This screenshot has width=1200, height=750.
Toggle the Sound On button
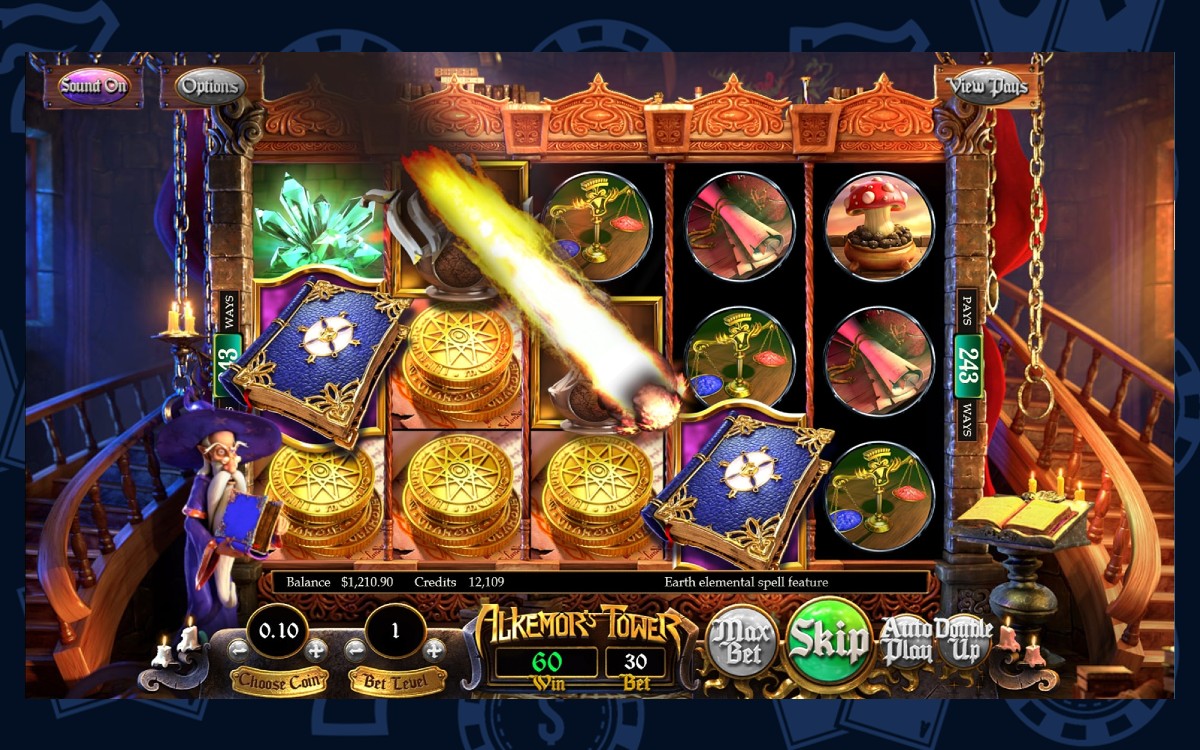coord(93,86)
